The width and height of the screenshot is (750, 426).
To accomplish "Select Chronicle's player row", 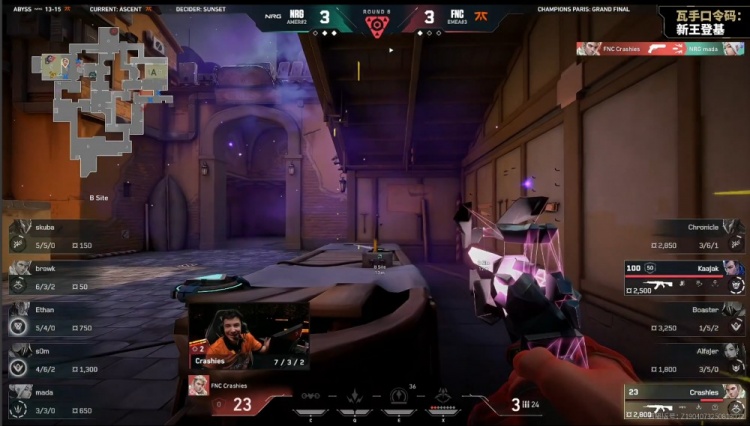I will click(x=690, y=236).
